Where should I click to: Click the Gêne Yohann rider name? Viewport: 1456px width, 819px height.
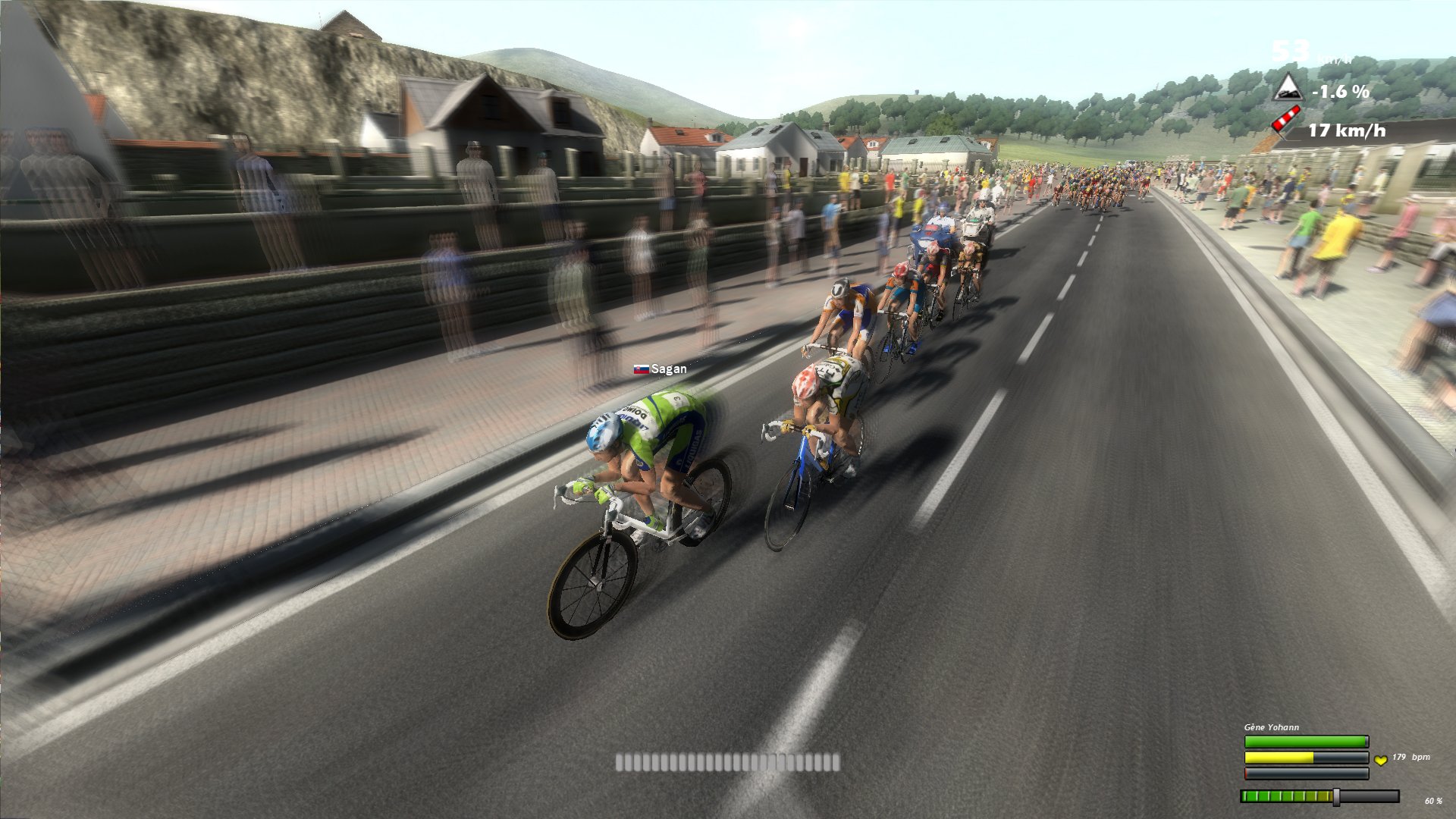point(1271,727)
